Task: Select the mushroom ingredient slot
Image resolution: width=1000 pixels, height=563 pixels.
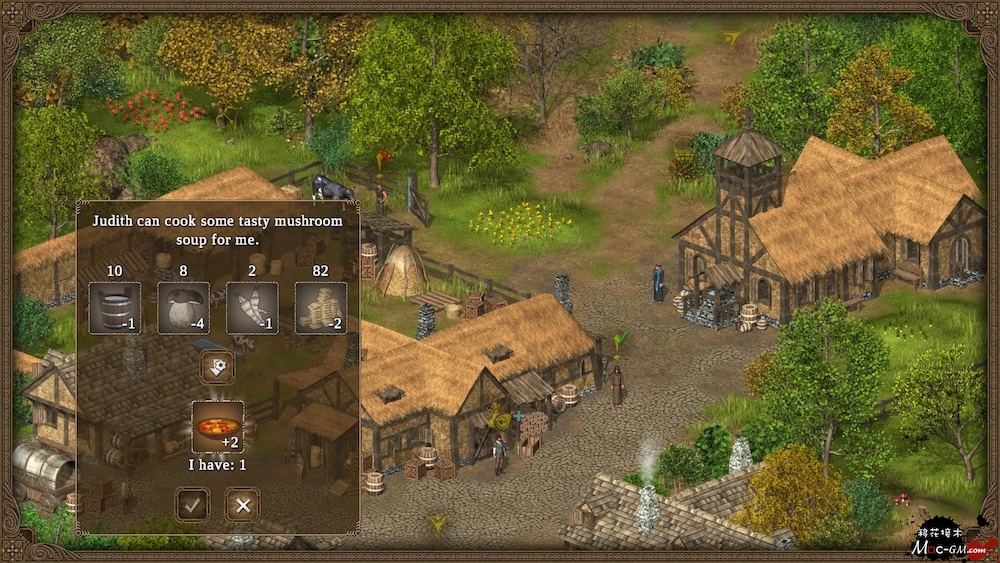Action: 184,308
